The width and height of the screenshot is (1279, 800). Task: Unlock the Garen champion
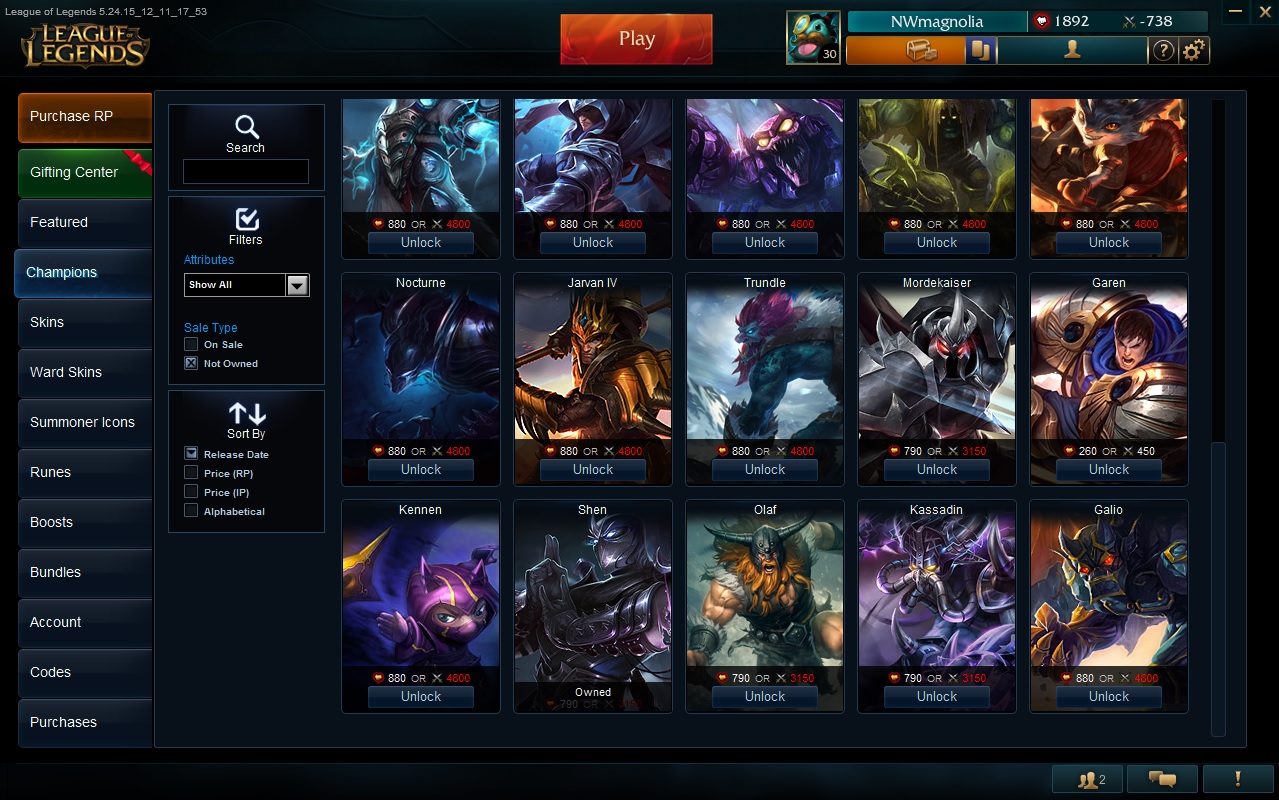(1109, 470)
